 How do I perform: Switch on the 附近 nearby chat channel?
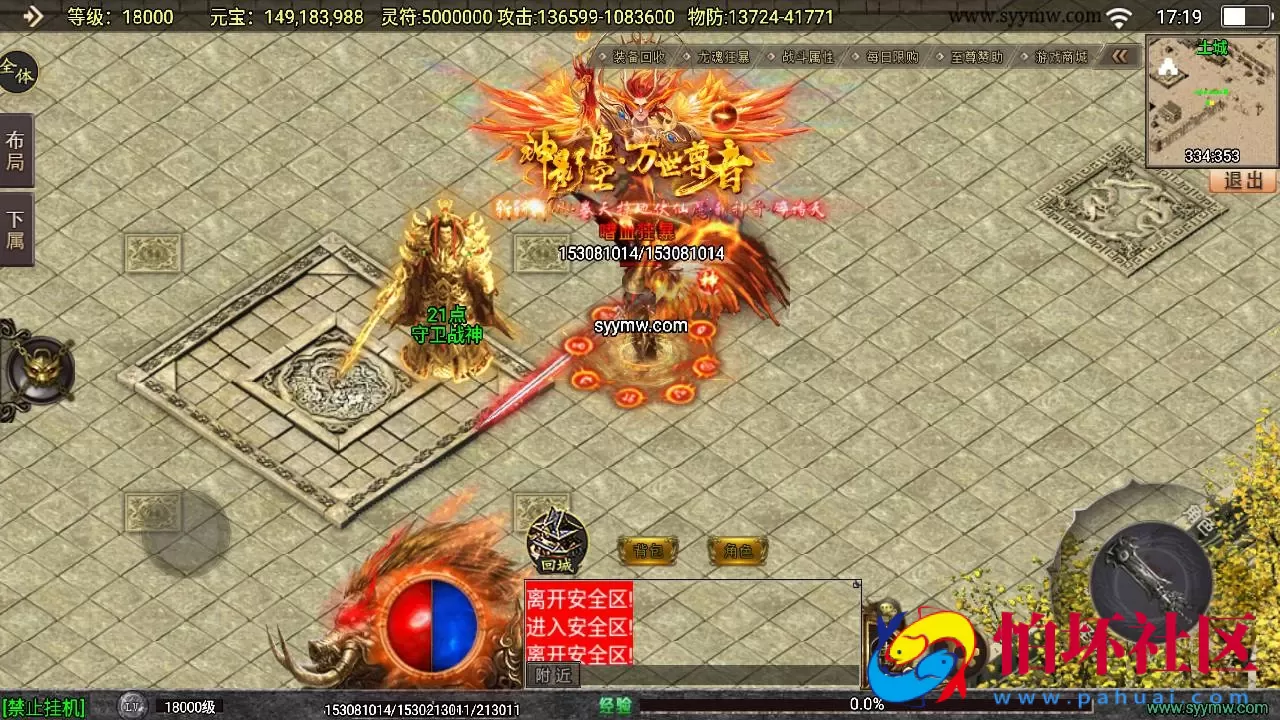click(x=551, y=676)
